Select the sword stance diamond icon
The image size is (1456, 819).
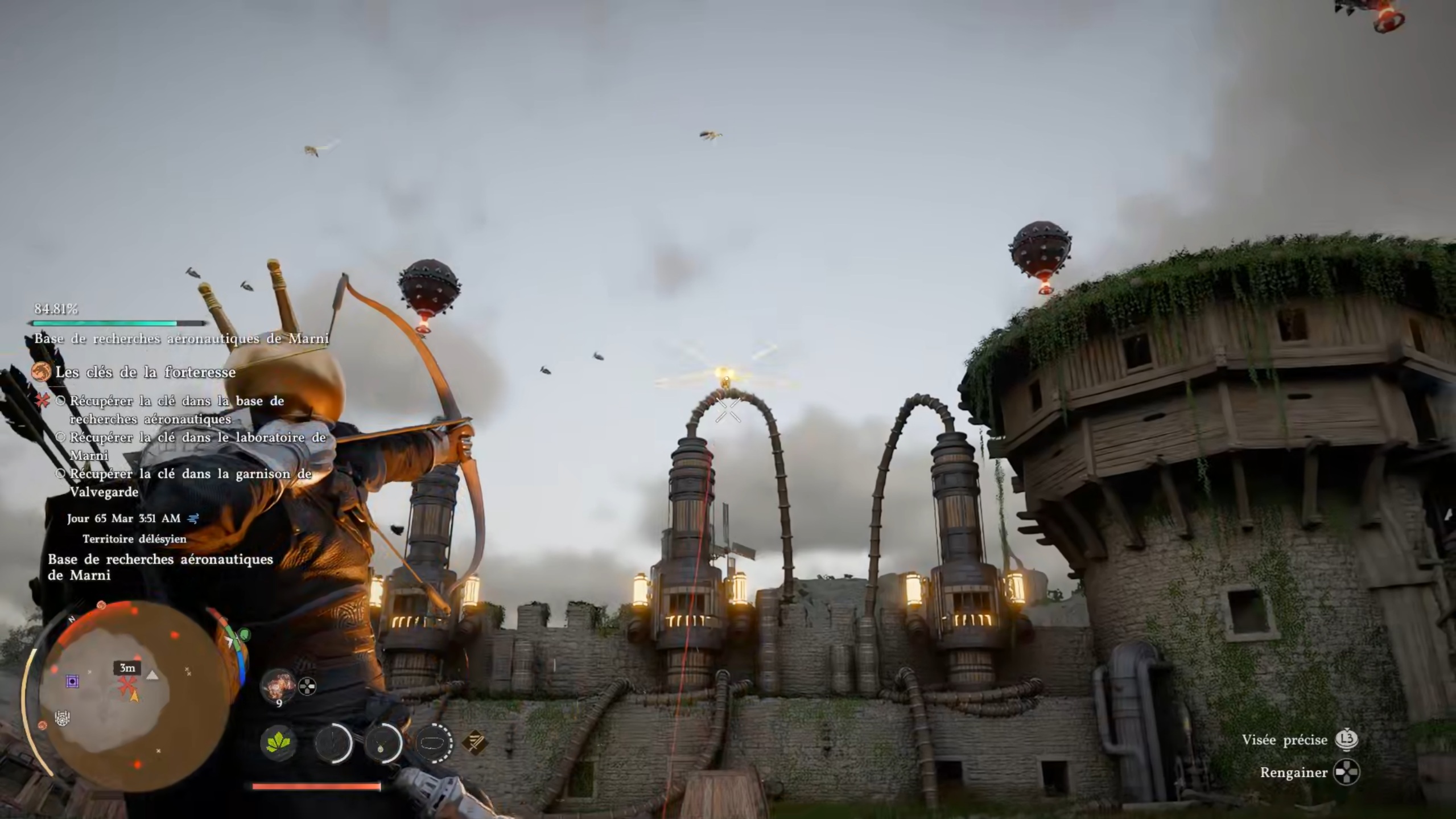(x=474, y=742)
